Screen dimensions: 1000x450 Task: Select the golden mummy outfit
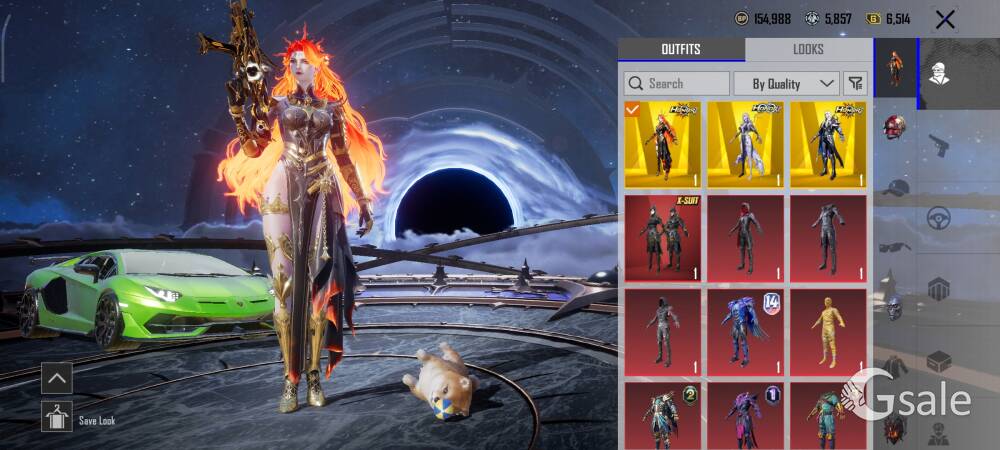tap(828, 332)
